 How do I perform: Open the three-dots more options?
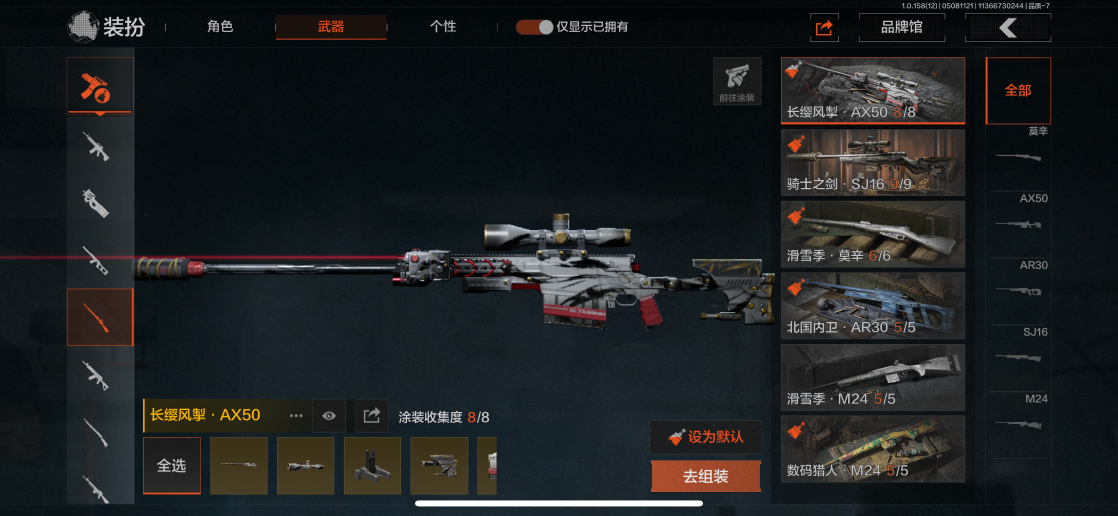click(x=296, y=415)
